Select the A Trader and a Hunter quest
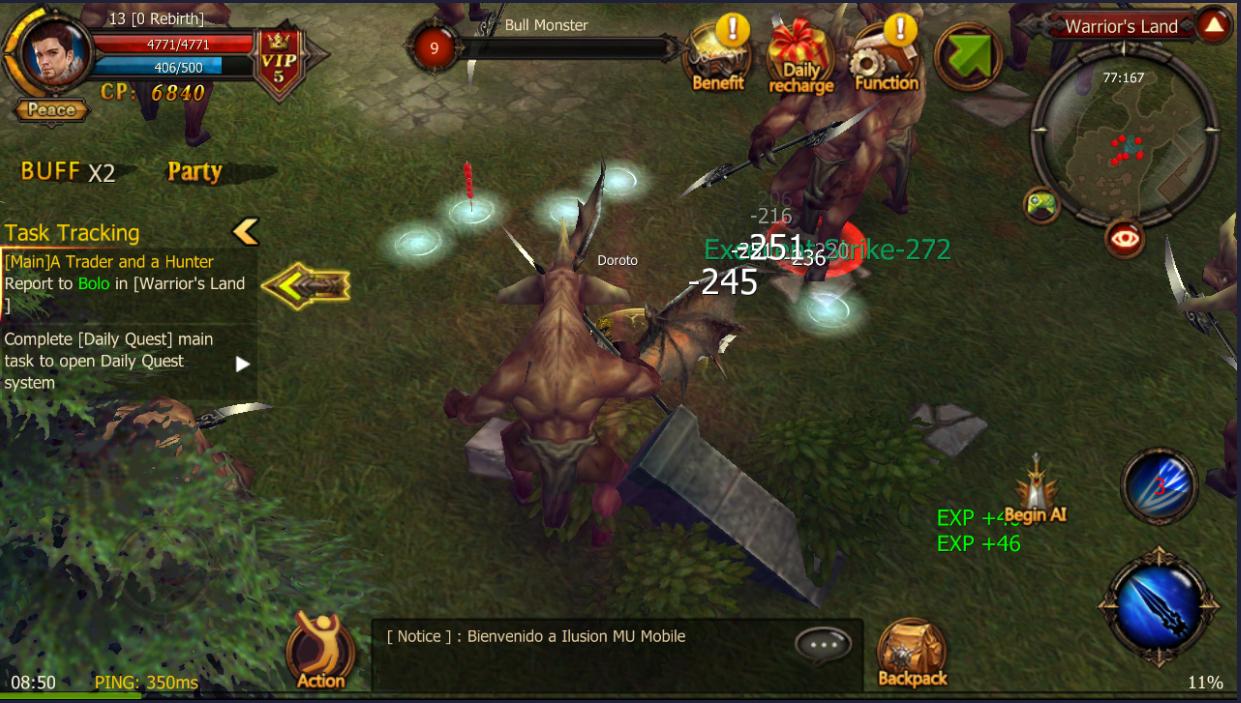 tap(126, 283)
